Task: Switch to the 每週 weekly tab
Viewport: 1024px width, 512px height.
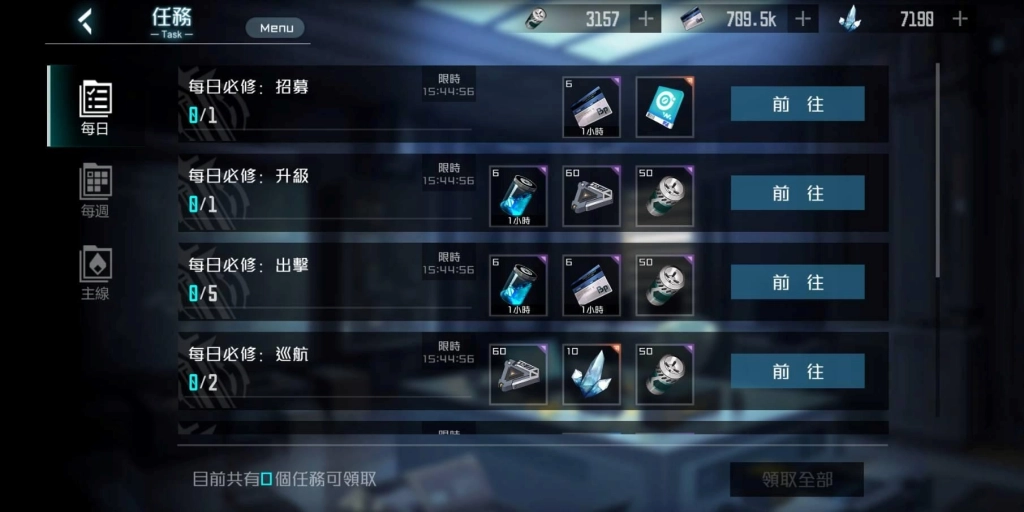Action: [96, 190]
